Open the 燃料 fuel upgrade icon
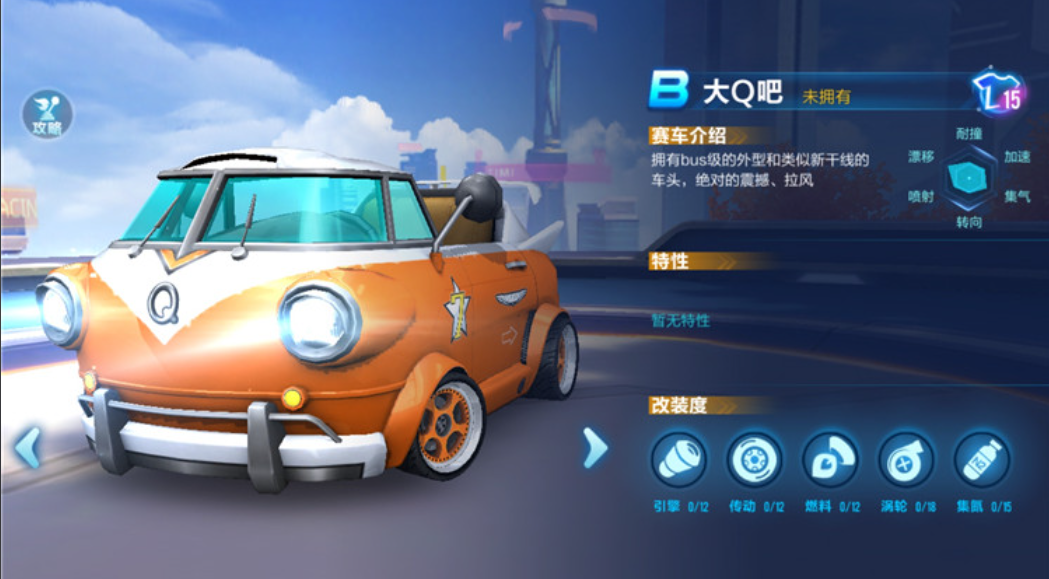Image resolution: width=1049 pixels, height=579 pixels. pos(830,461)
